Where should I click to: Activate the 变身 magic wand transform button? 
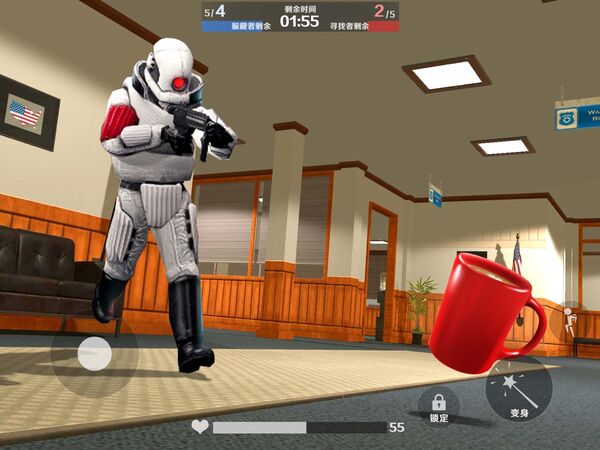[519, 390]
